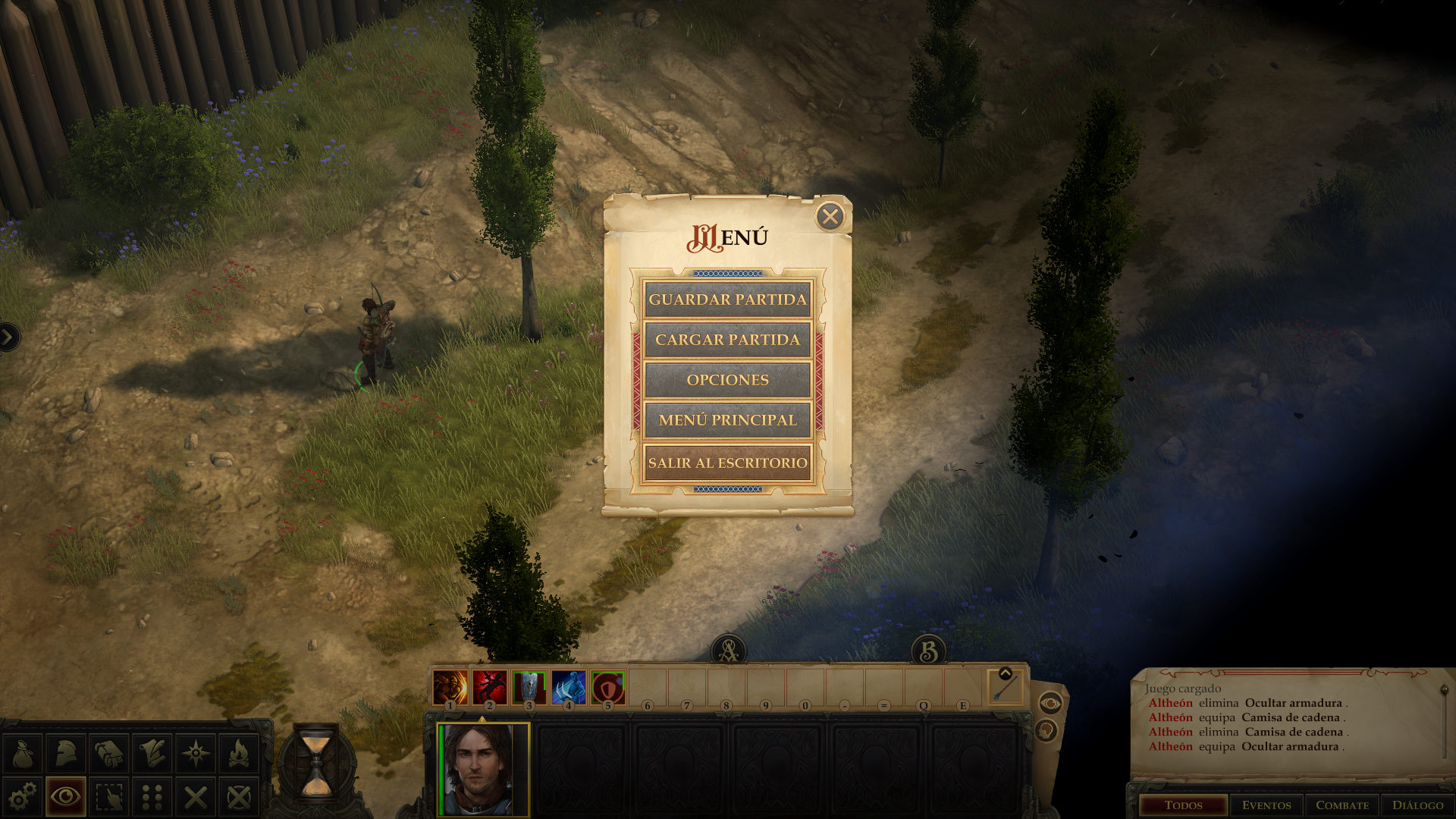1456x819 pixels.
Task: Toggle the highlighted eye icon
Action: (66, 797)
